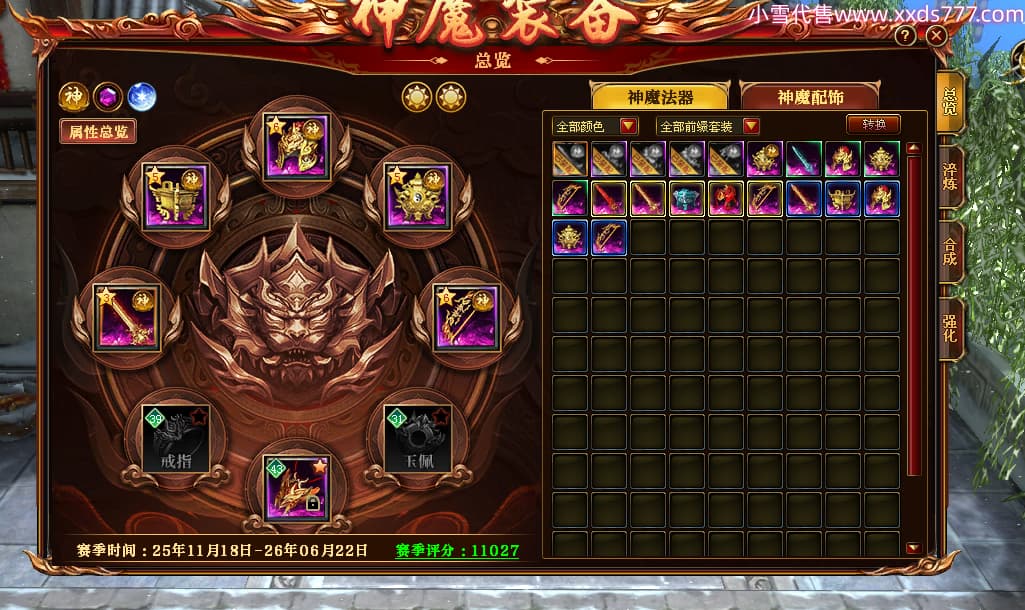This screenshot has height=610, width=1025.
Task: Close the 神魔装备 window
Action: click(936, 36)
